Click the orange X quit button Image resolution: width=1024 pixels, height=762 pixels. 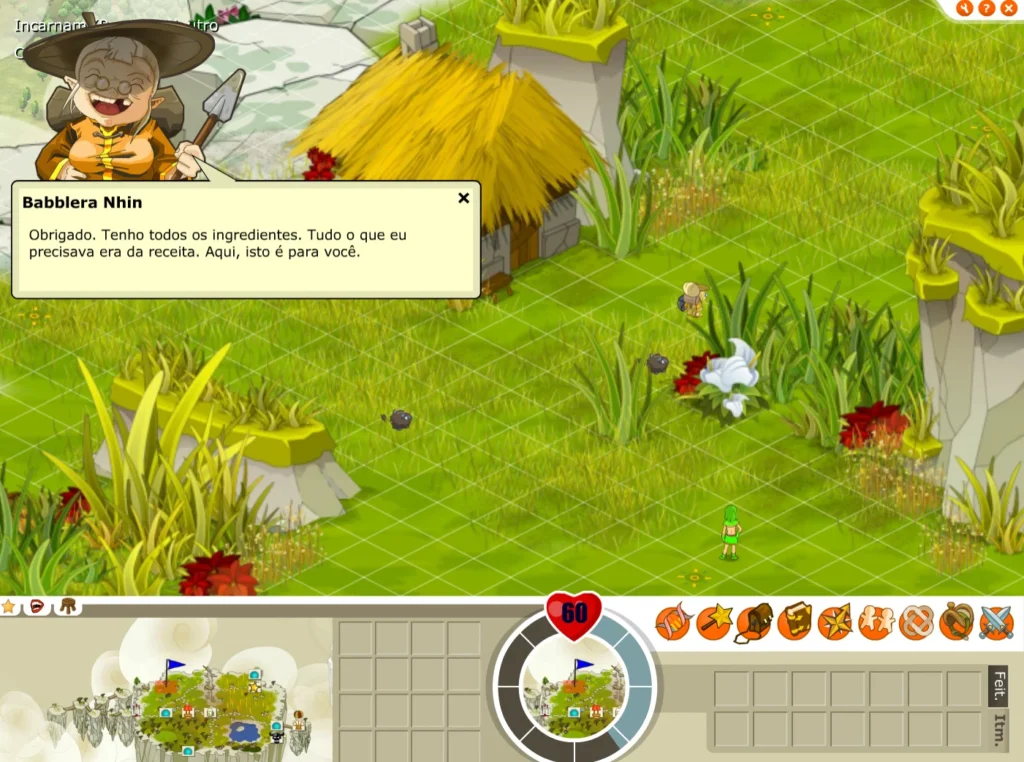tap(1009, 8)
